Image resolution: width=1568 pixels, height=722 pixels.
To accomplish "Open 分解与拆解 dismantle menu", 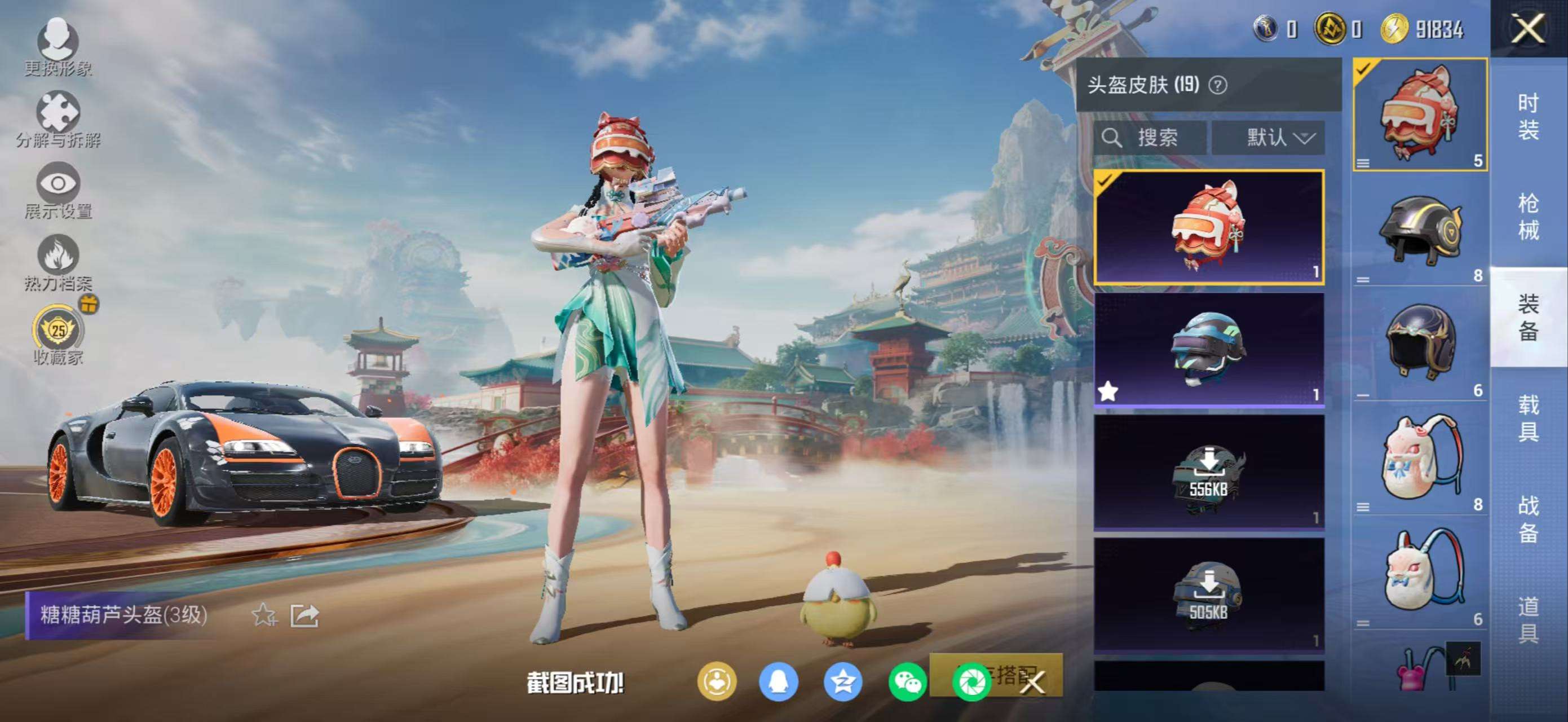I will 59,120.
